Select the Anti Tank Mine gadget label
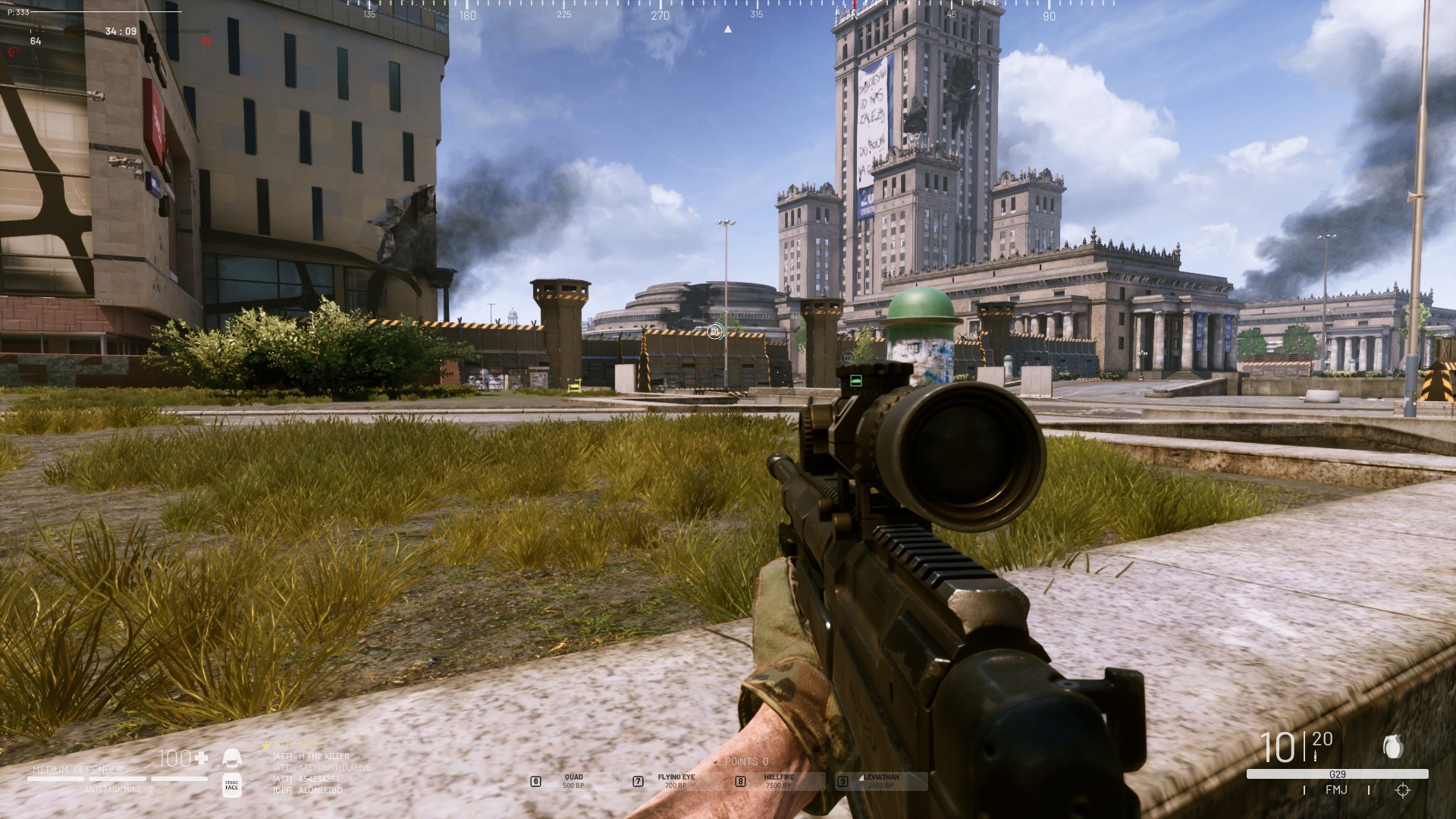This screenshot has height=819, width=1456. (x=114, y=789)
